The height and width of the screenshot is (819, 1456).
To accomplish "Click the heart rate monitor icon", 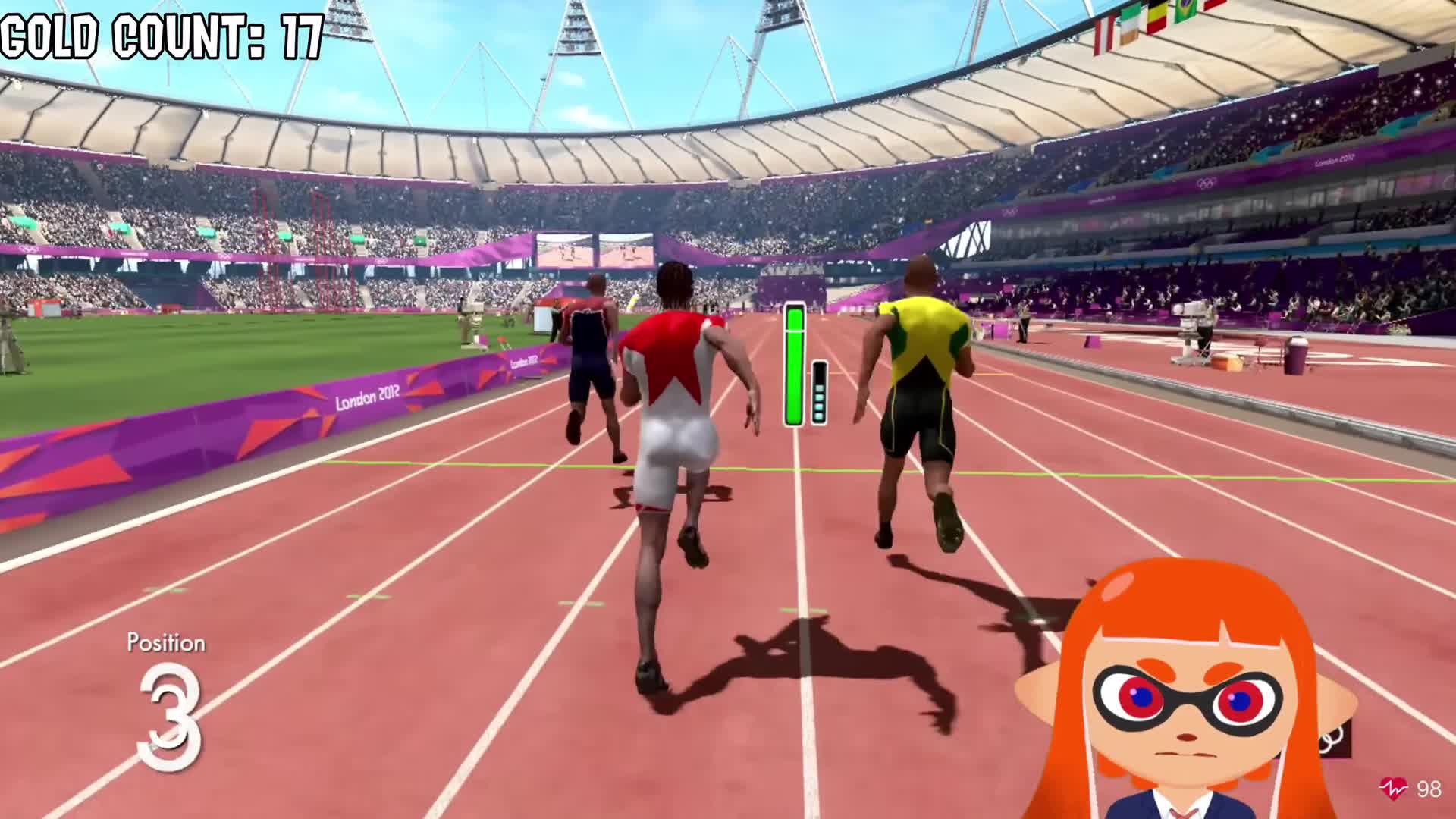I will (1392, 787).
